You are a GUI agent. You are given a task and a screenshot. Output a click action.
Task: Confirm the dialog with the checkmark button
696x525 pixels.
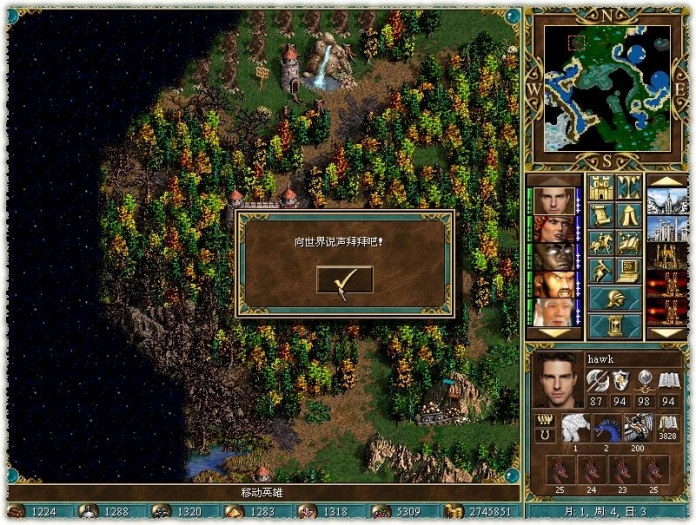coord(344,281)
